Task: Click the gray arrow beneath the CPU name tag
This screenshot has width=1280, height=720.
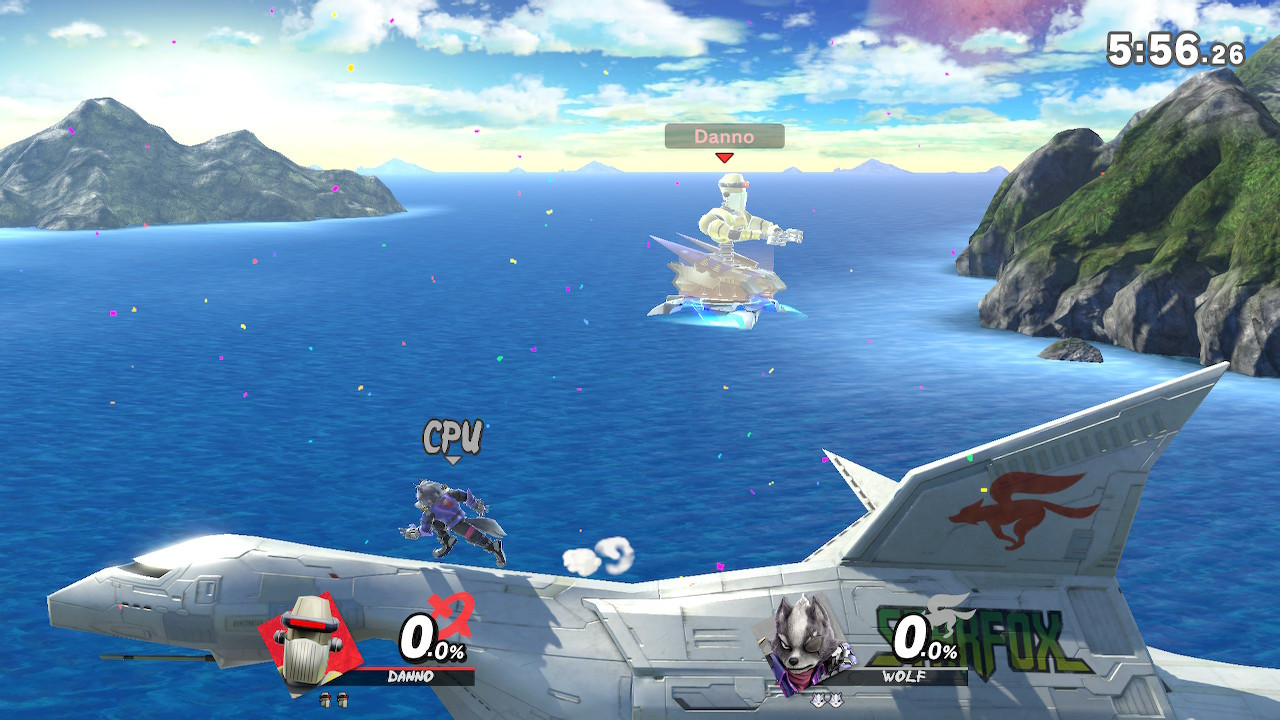Action: click(x=453, y=460)
